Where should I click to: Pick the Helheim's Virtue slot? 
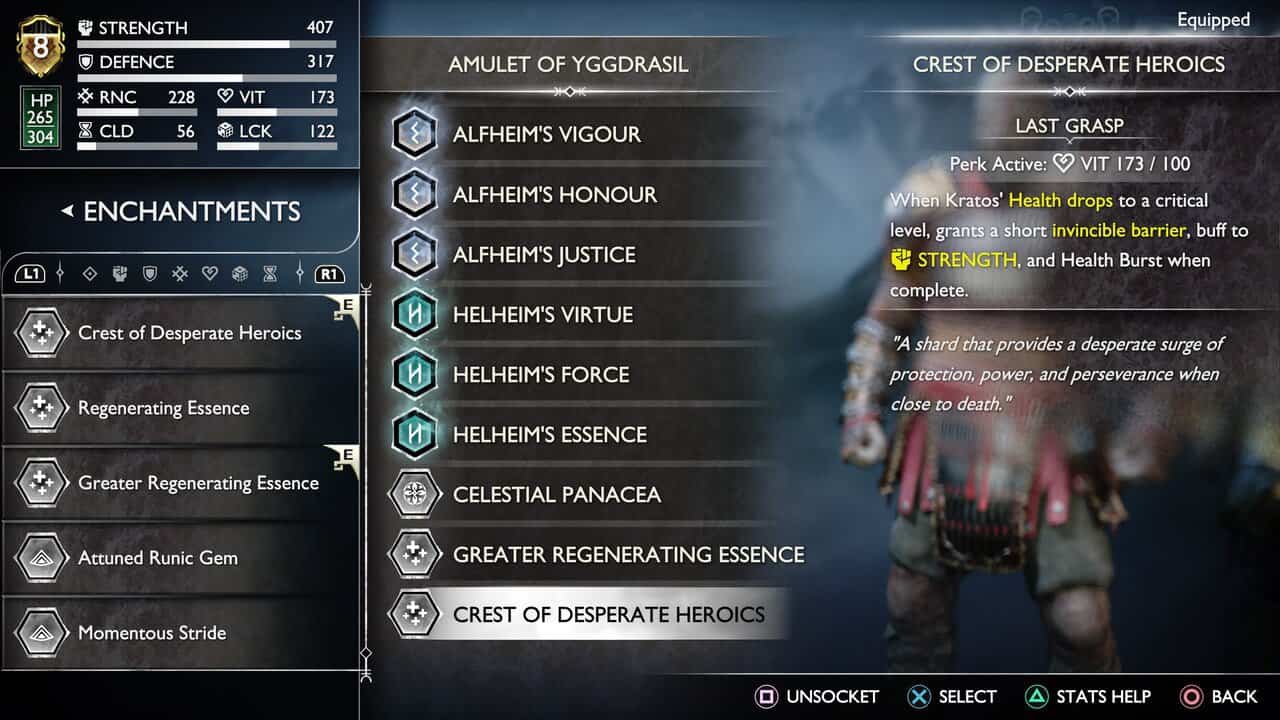(x=542, y=314)
